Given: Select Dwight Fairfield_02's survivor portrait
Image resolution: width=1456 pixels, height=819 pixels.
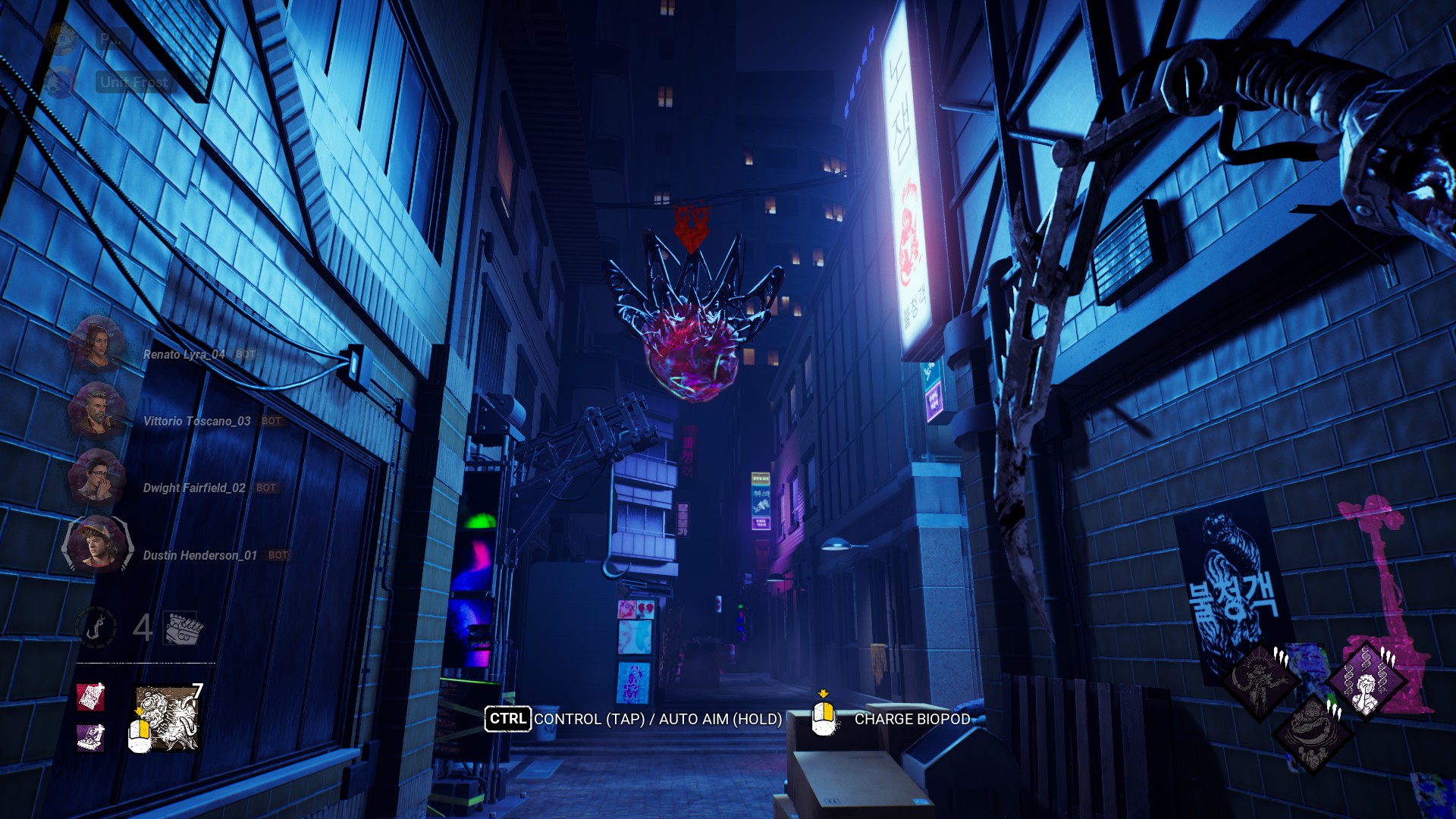Looking at the screenshot, I should point(96,477).
